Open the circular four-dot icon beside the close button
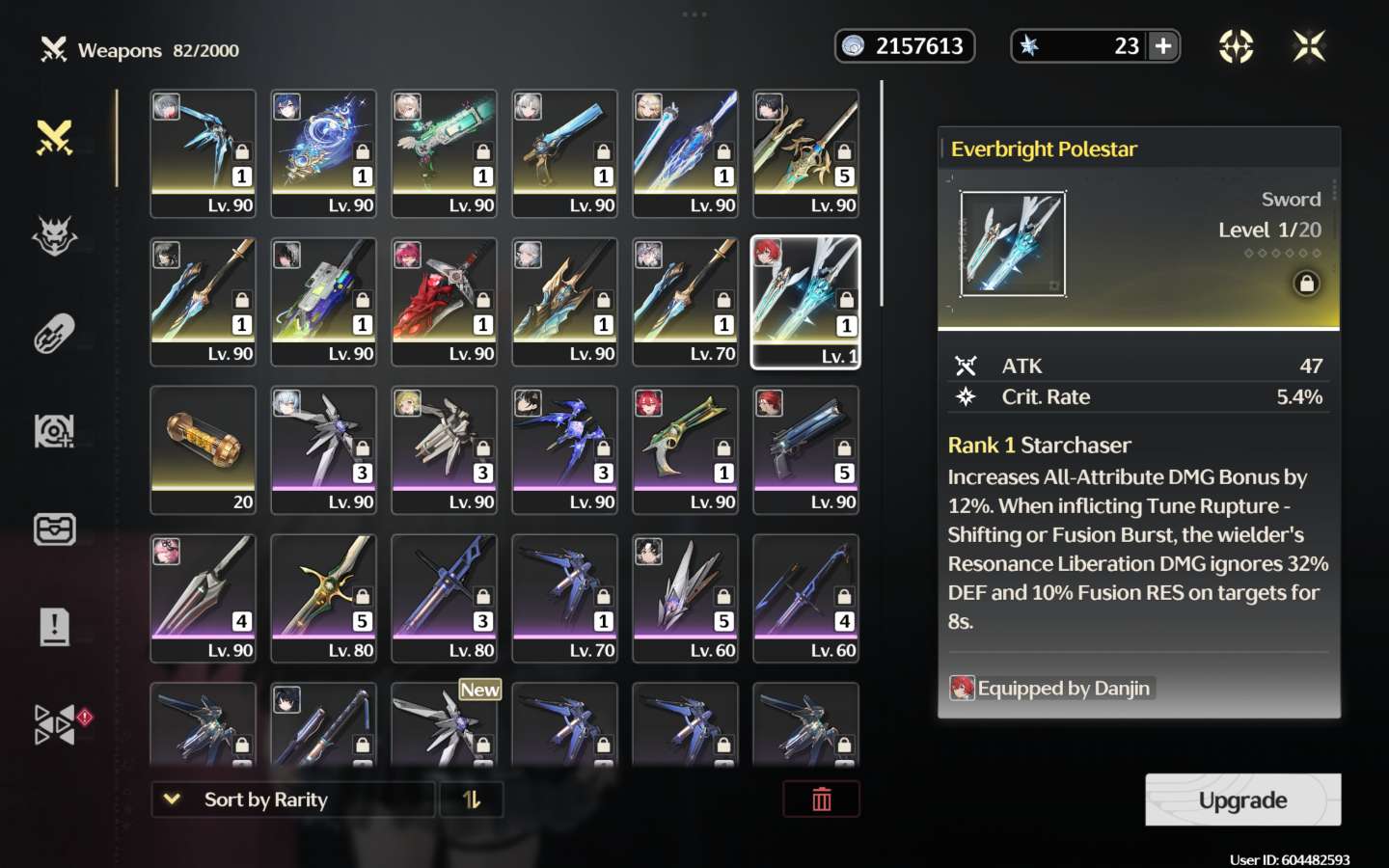Viewport: 1389px width, 868px height. click(x=1236, y=46)
